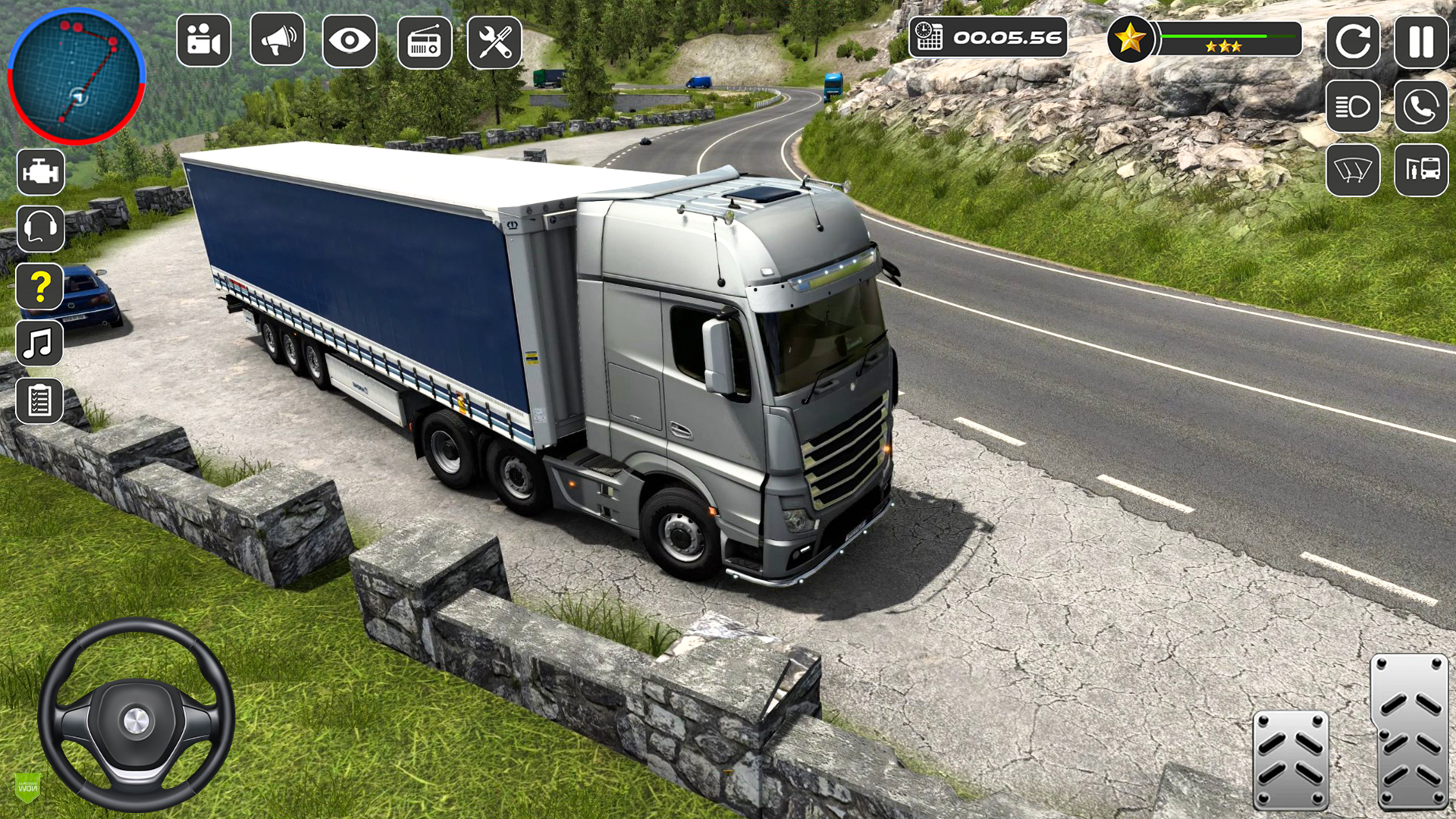Viewport: 1456px width, 819px height.
Task: Sound the horn with the megaphone button
Action: [x=278, y=40]
